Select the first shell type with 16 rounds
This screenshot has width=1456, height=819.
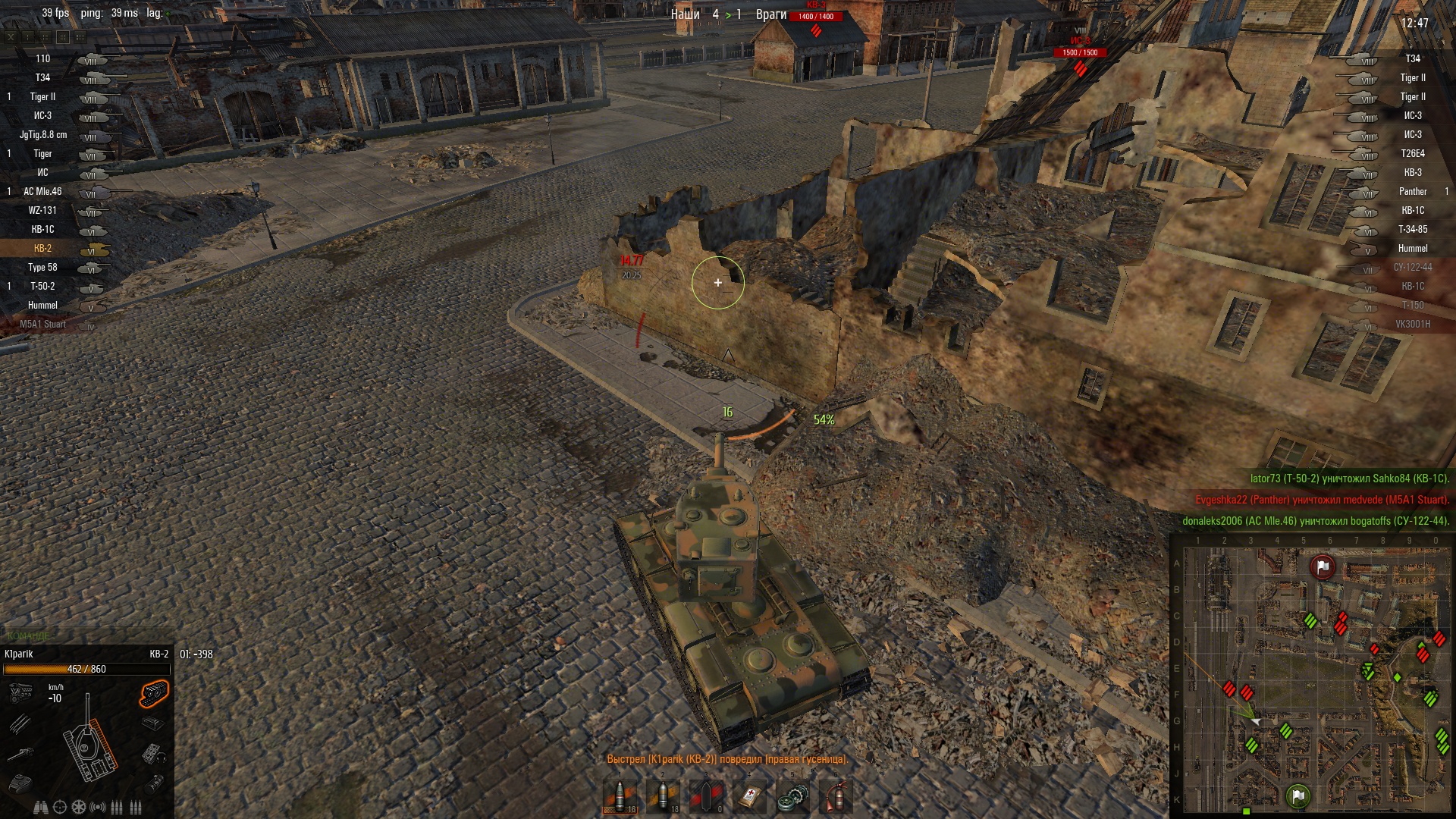[x=620, y=797]
